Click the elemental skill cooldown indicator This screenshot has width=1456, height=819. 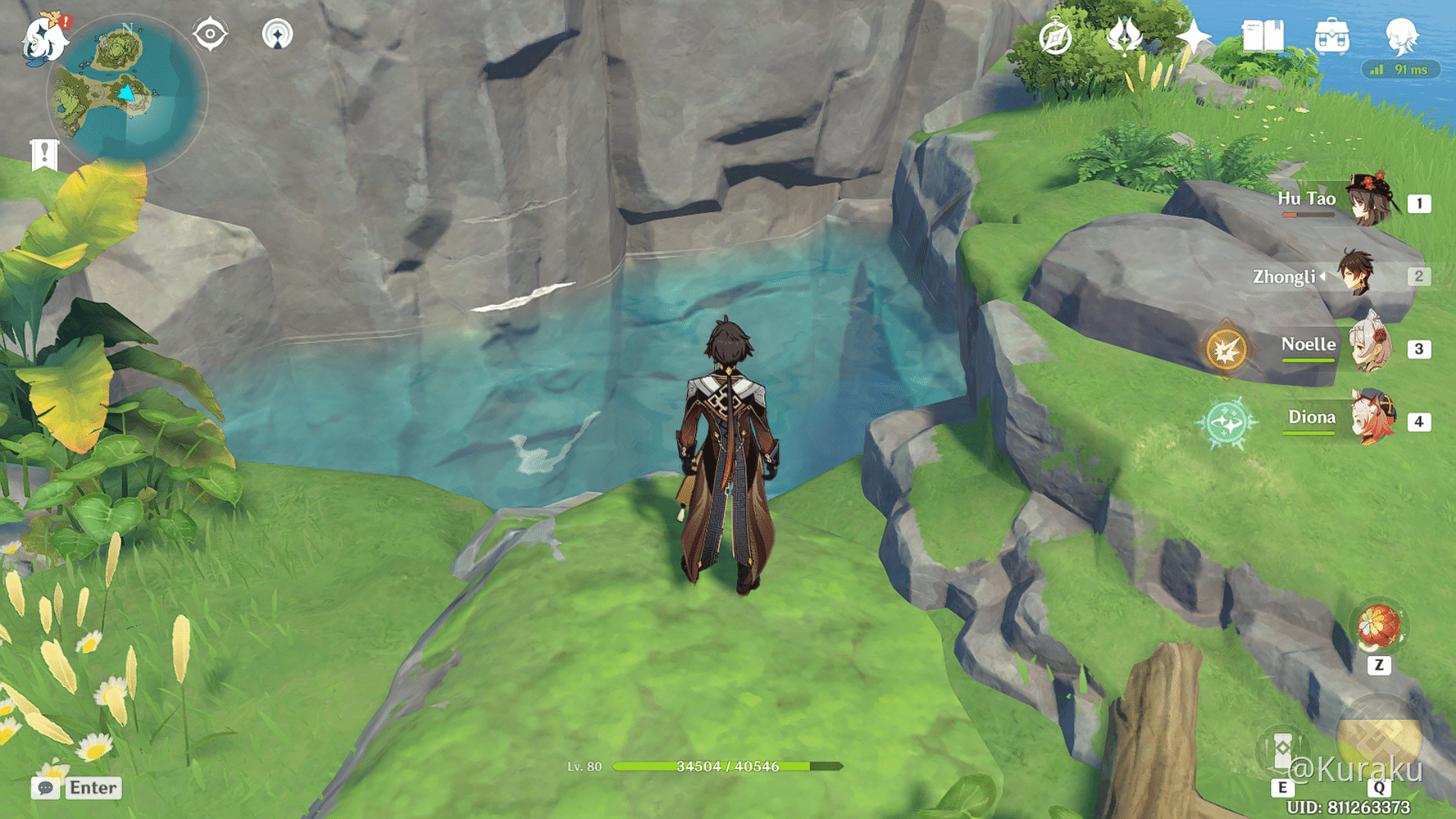pos(1225,349)
